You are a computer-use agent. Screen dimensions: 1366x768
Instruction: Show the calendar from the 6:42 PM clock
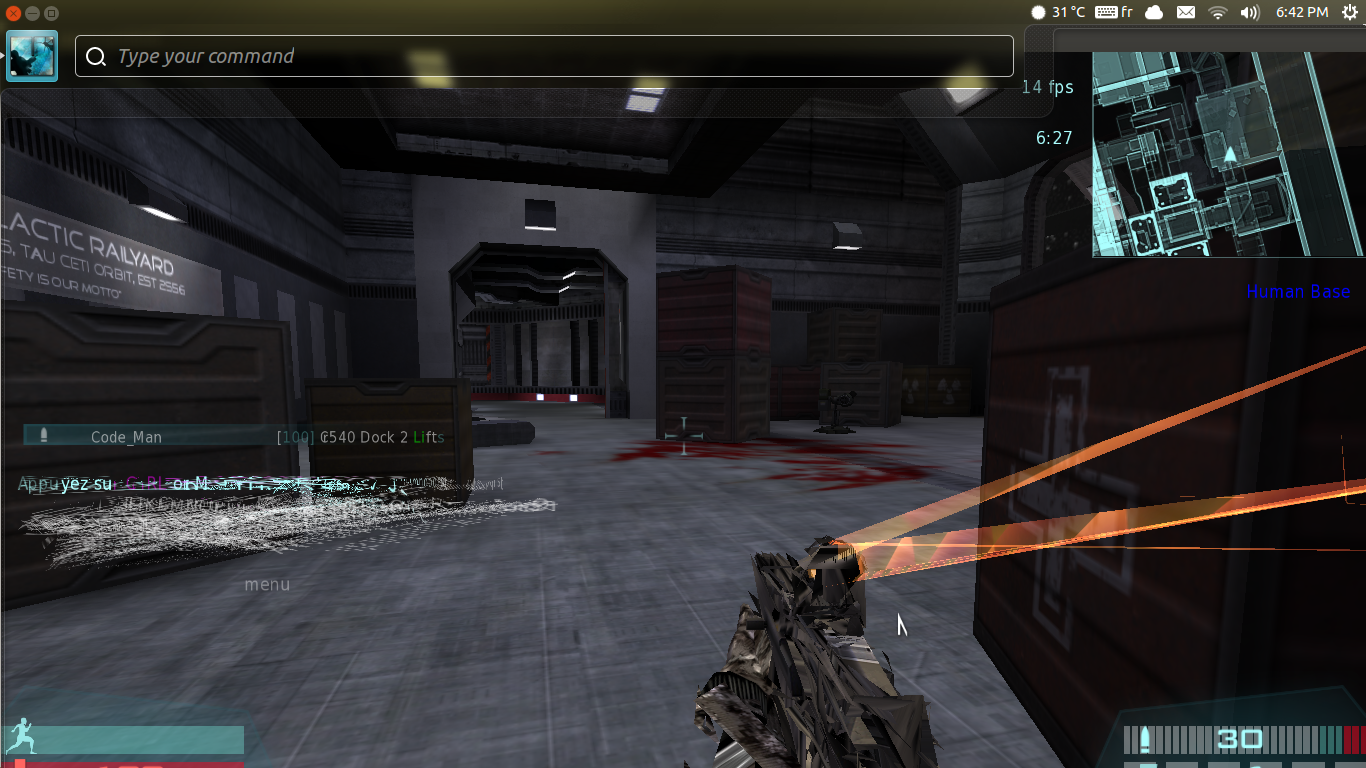1301,12
